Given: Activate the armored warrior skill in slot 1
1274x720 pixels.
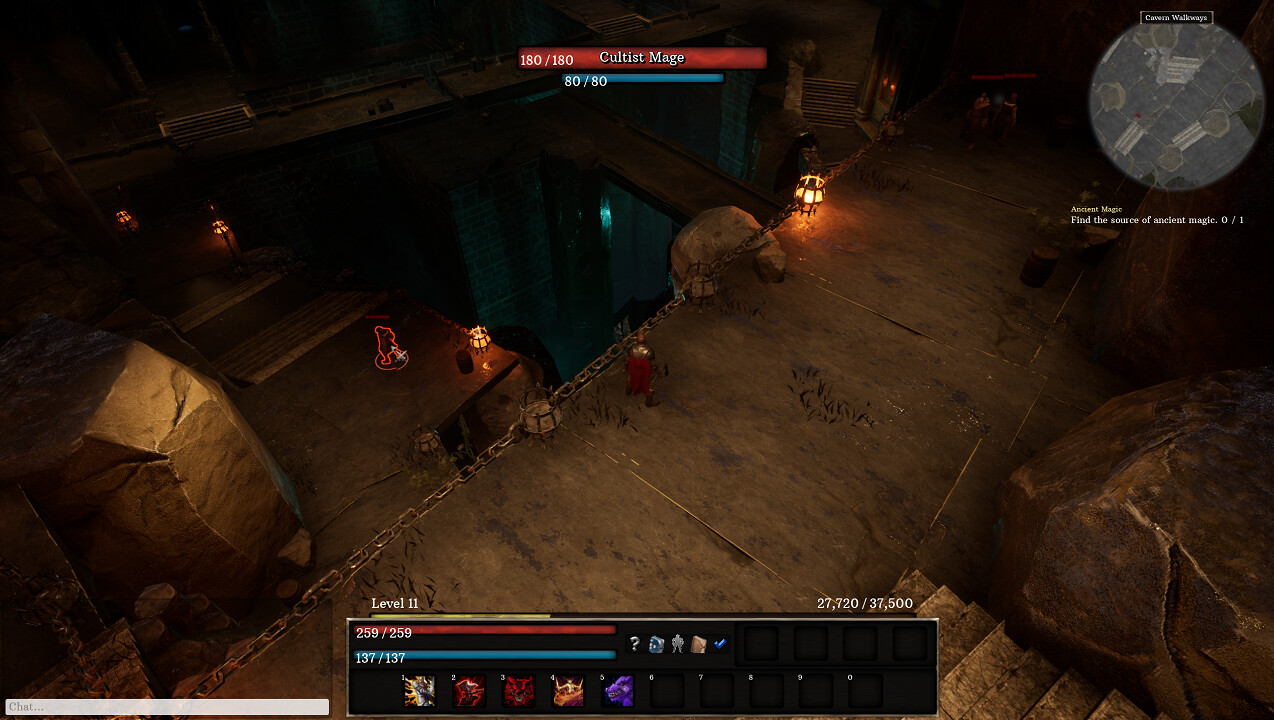Looking at the screenshot, I should point(419,691).
